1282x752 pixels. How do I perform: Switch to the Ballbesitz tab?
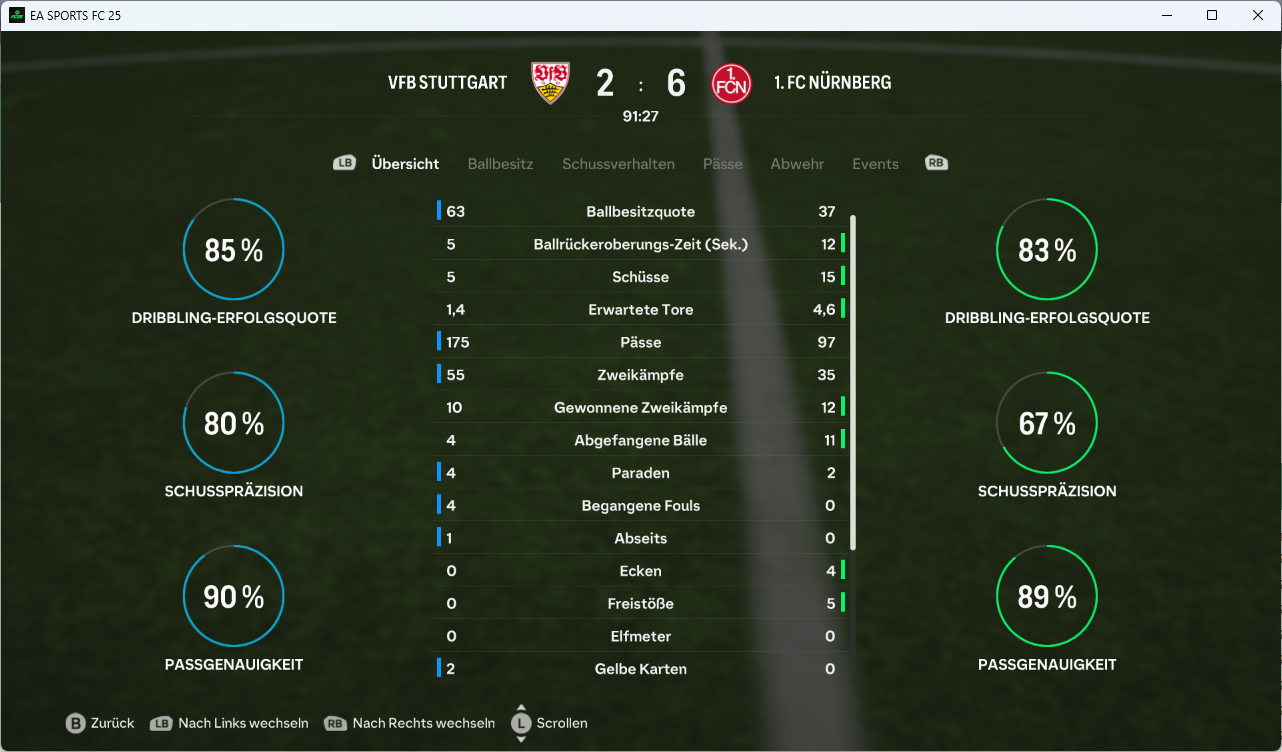[x=500, y=164]
